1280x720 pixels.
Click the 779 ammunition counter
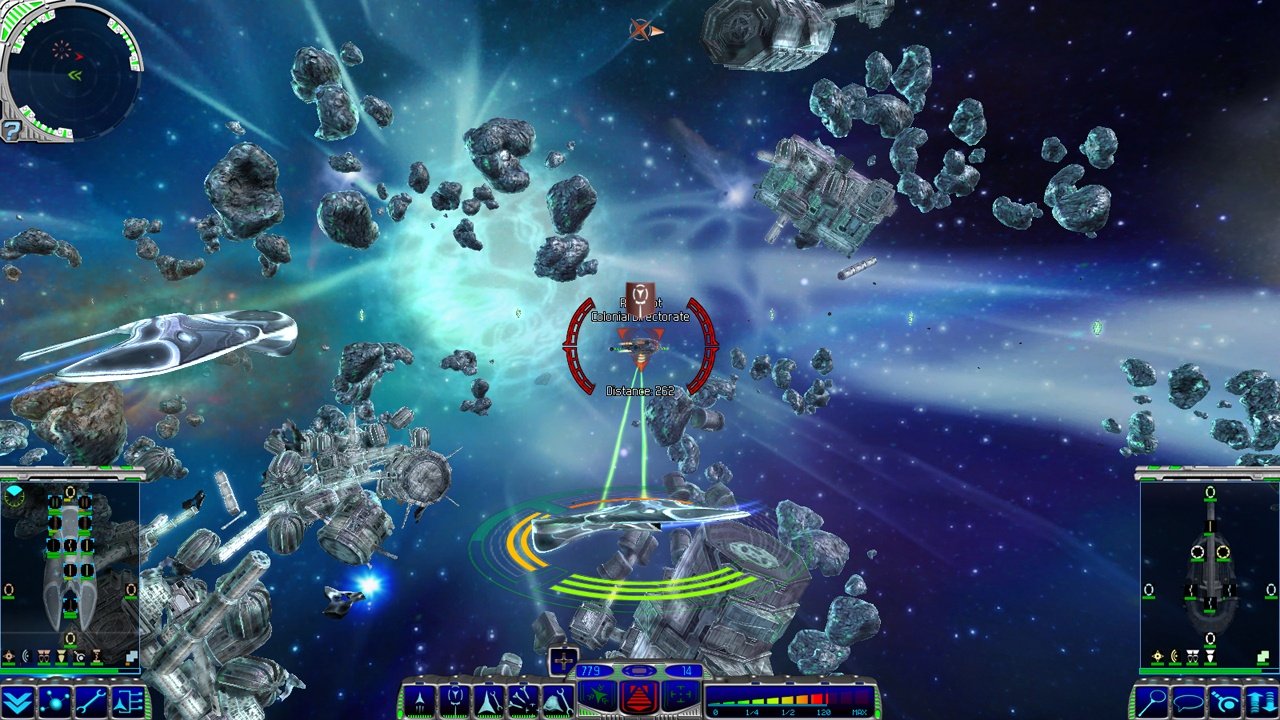(x=590, y=670)
